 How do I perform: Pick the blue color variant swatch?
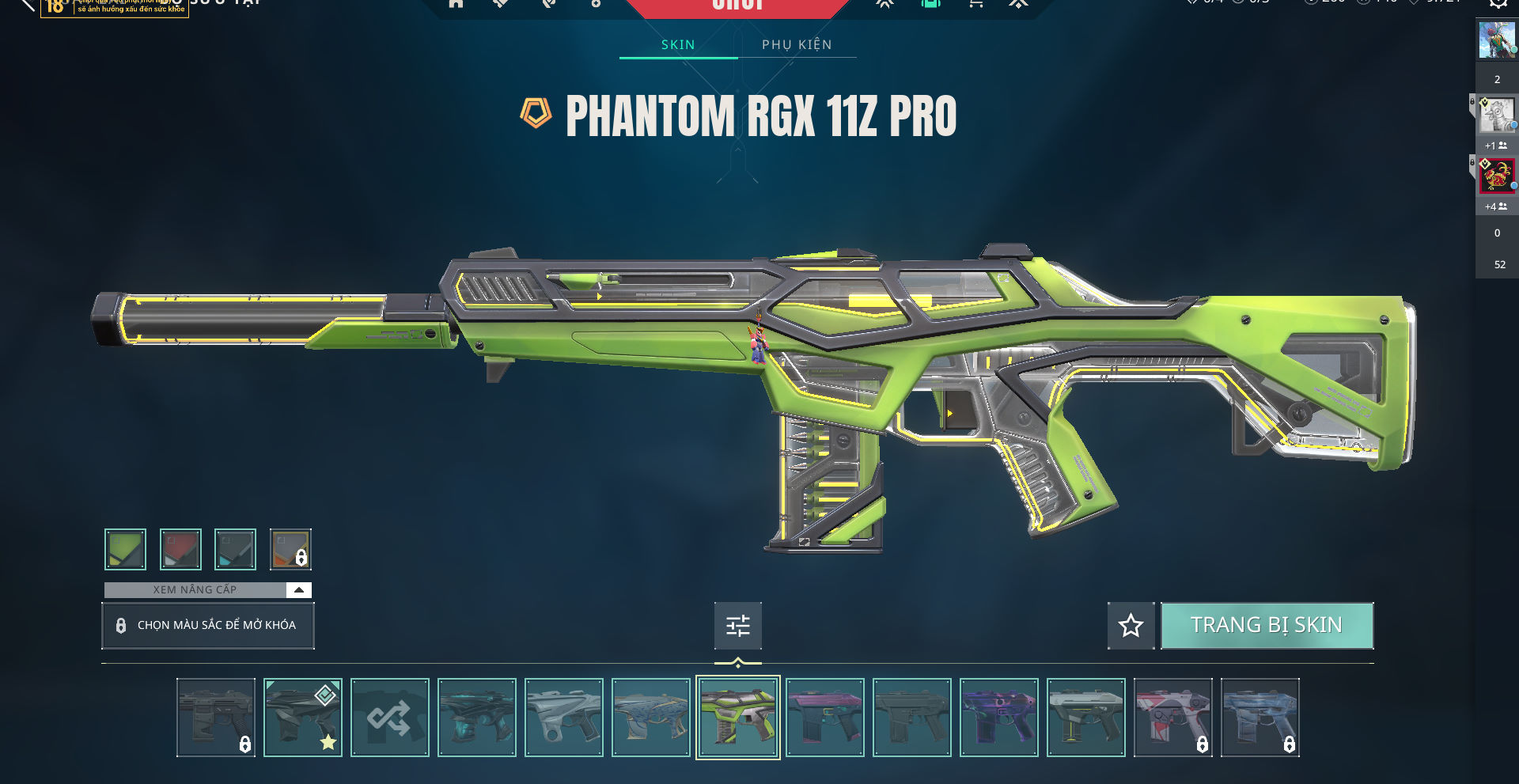pos(235,549)
